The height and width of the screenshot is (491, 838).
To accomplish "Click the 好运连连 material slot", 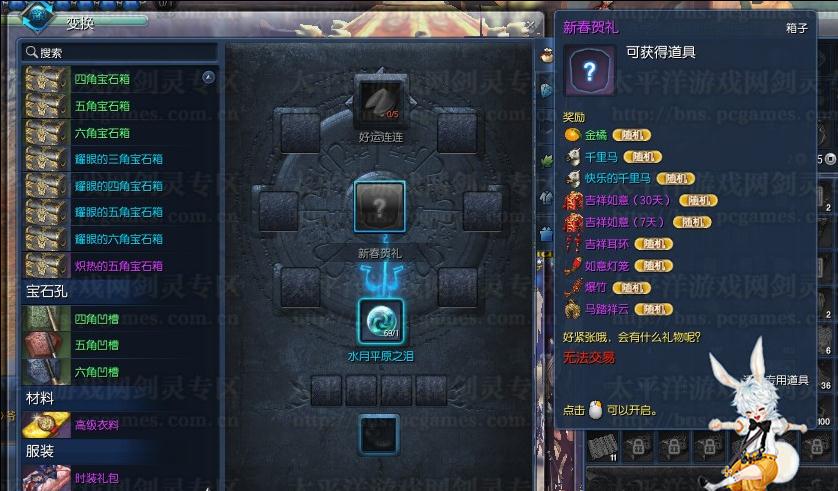I will click(x=379, y=103).
